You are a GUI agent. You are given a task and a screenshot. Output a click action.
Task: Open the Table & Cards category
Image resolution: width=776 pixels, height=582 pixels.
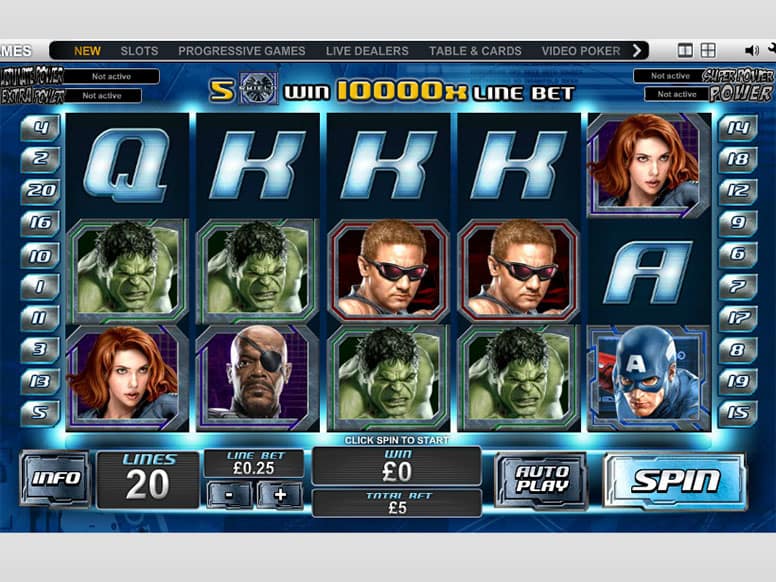(x=475, y=51)
